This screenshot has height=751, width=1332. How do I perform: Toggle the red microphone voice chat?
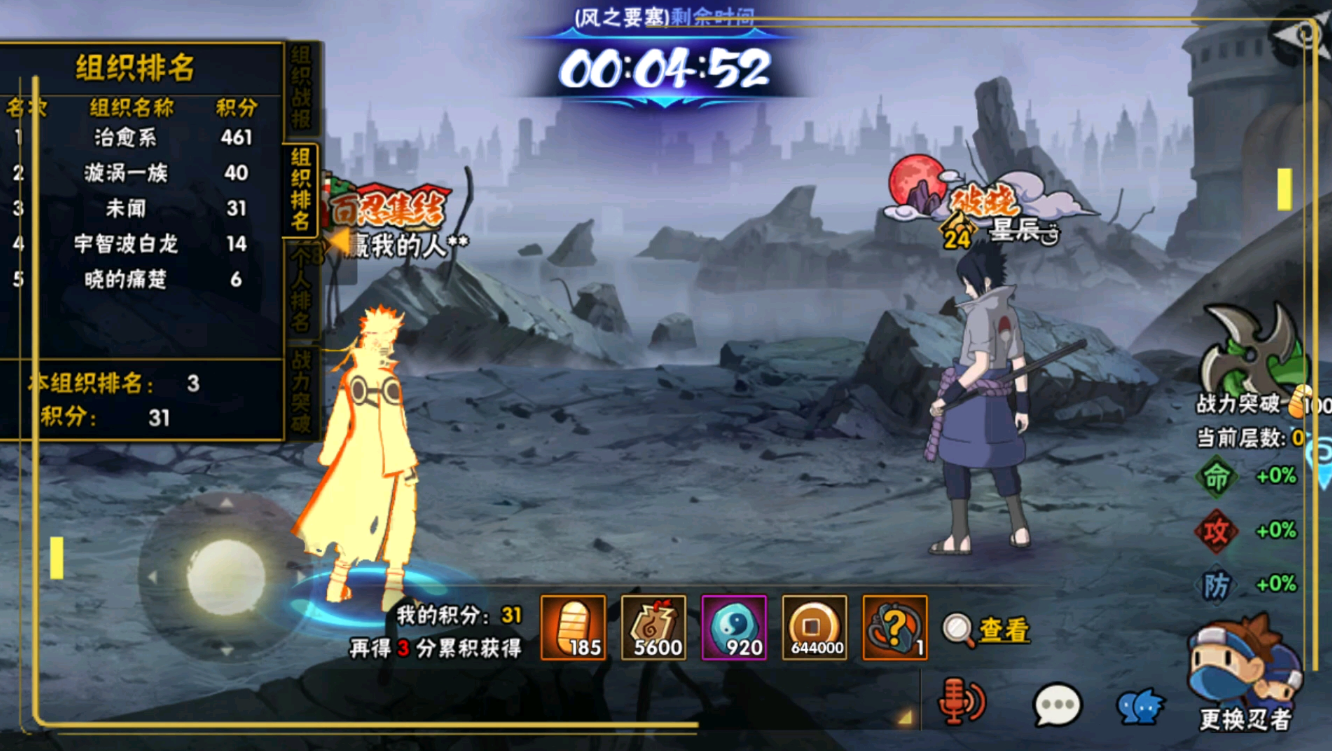click(961, 701)
